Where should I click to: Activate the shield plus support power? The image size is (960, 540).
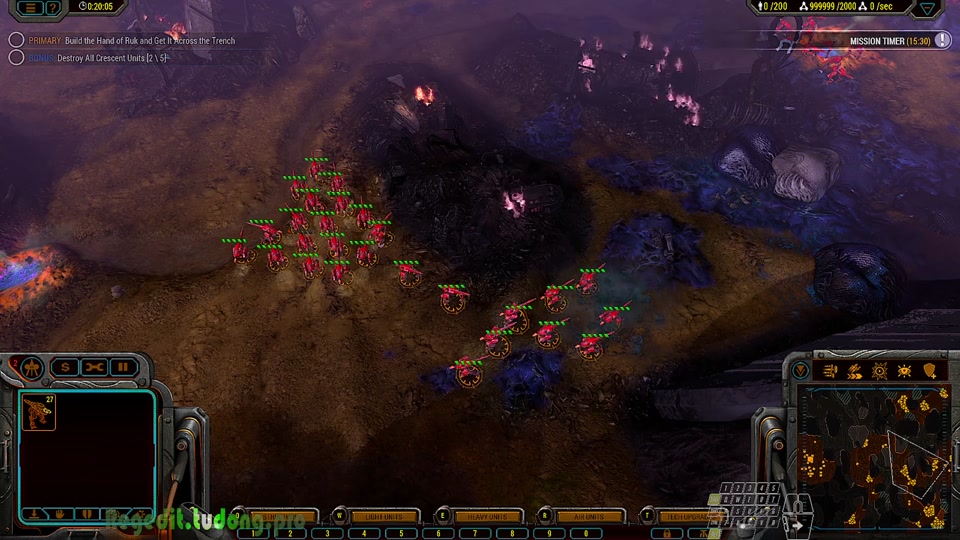pos(930,371)
